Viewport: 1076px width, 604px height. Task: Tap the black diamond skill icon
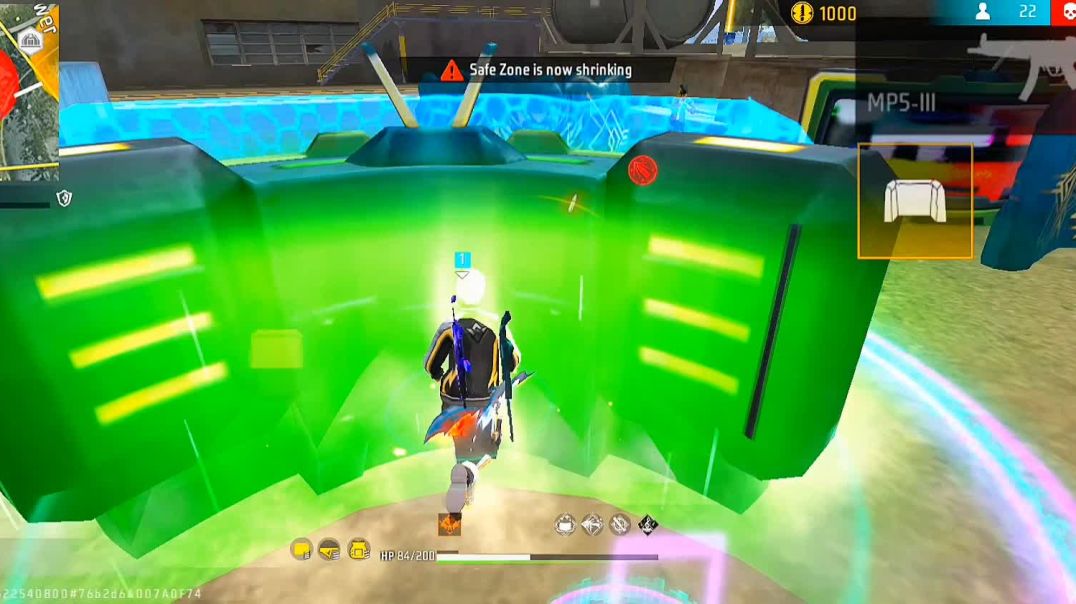click(648, 524)
